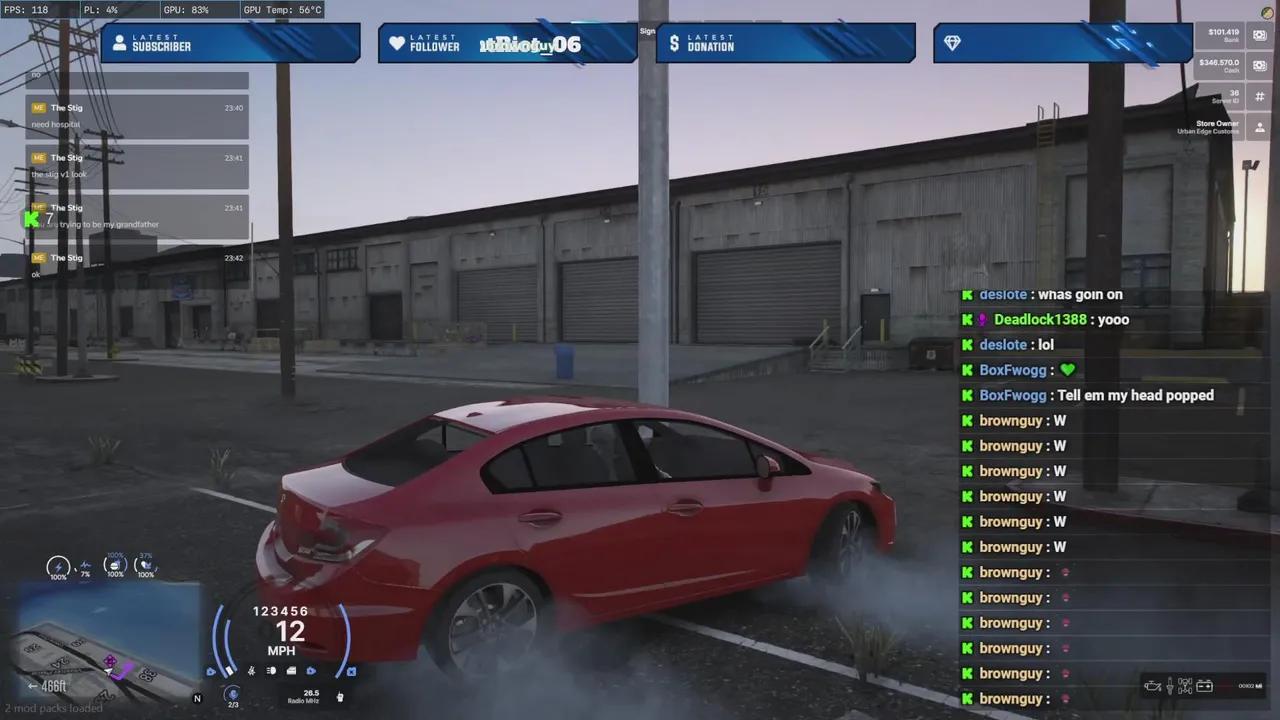This screenshot has width=1280, height=720.
Task: Click the walkie-talkie radio icon
Action: click(341, 697)
